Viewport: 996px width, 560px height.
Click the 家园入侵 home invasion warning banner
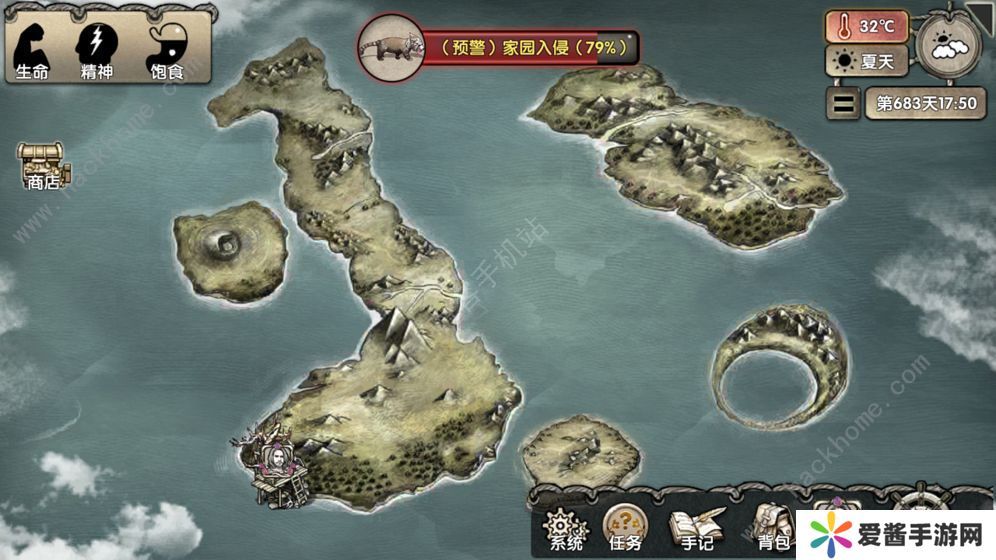pos(498,46)
